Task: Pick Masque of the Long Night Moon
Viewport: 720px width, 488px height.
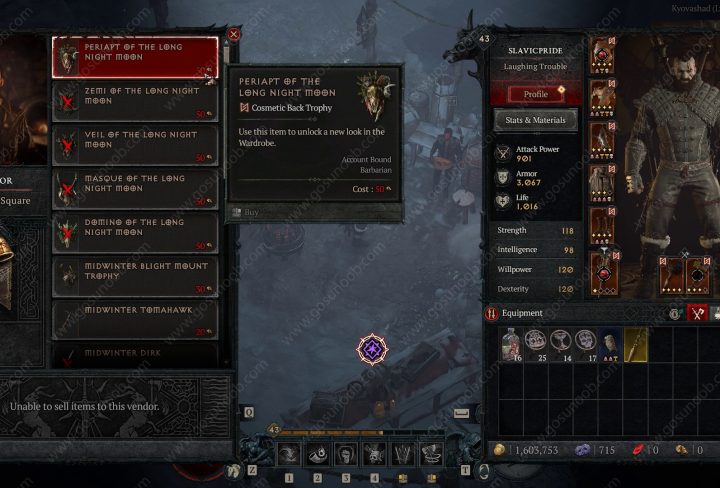Action: coord(135,187)
